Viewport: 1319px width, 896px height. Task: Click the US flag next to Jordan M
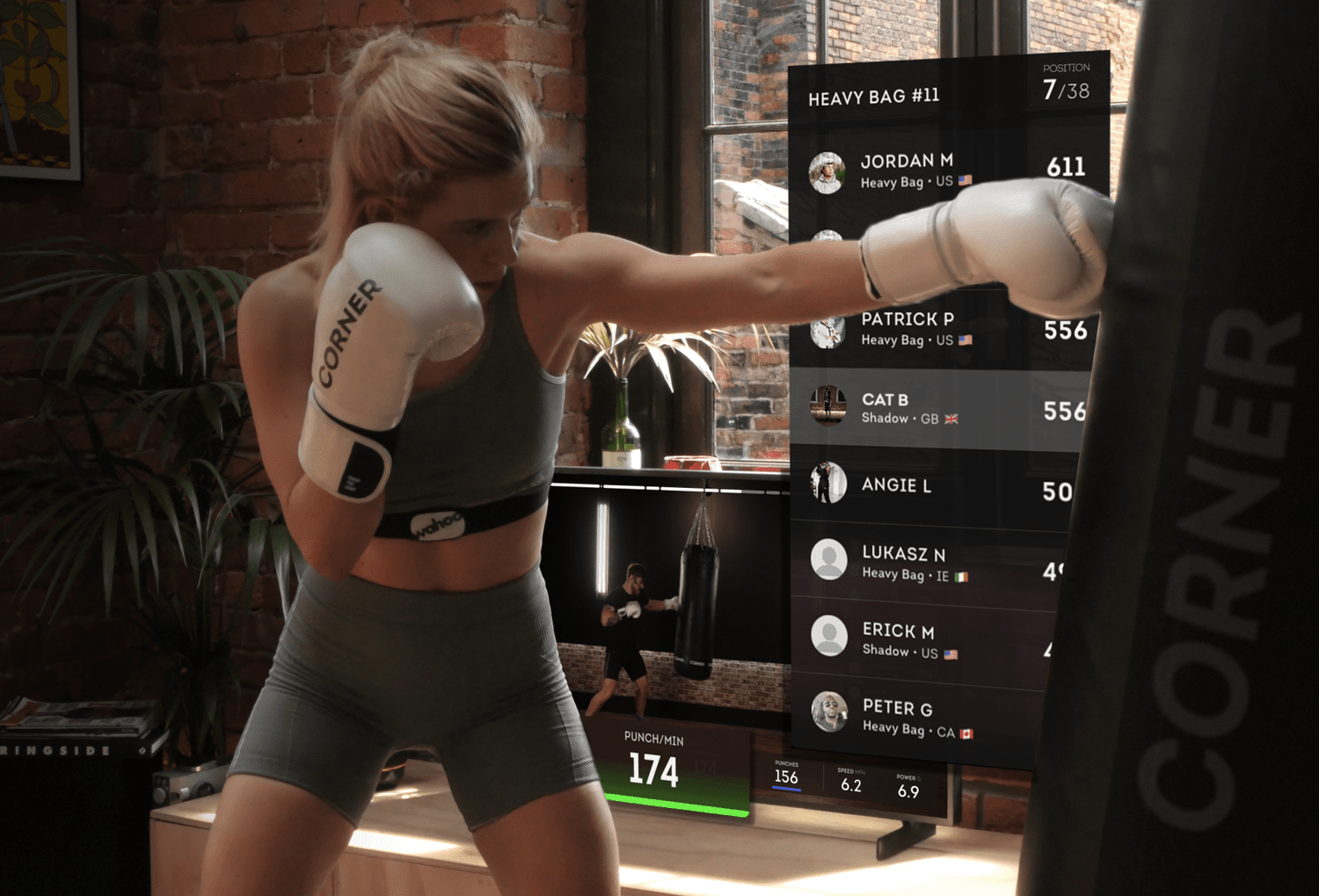963,181
